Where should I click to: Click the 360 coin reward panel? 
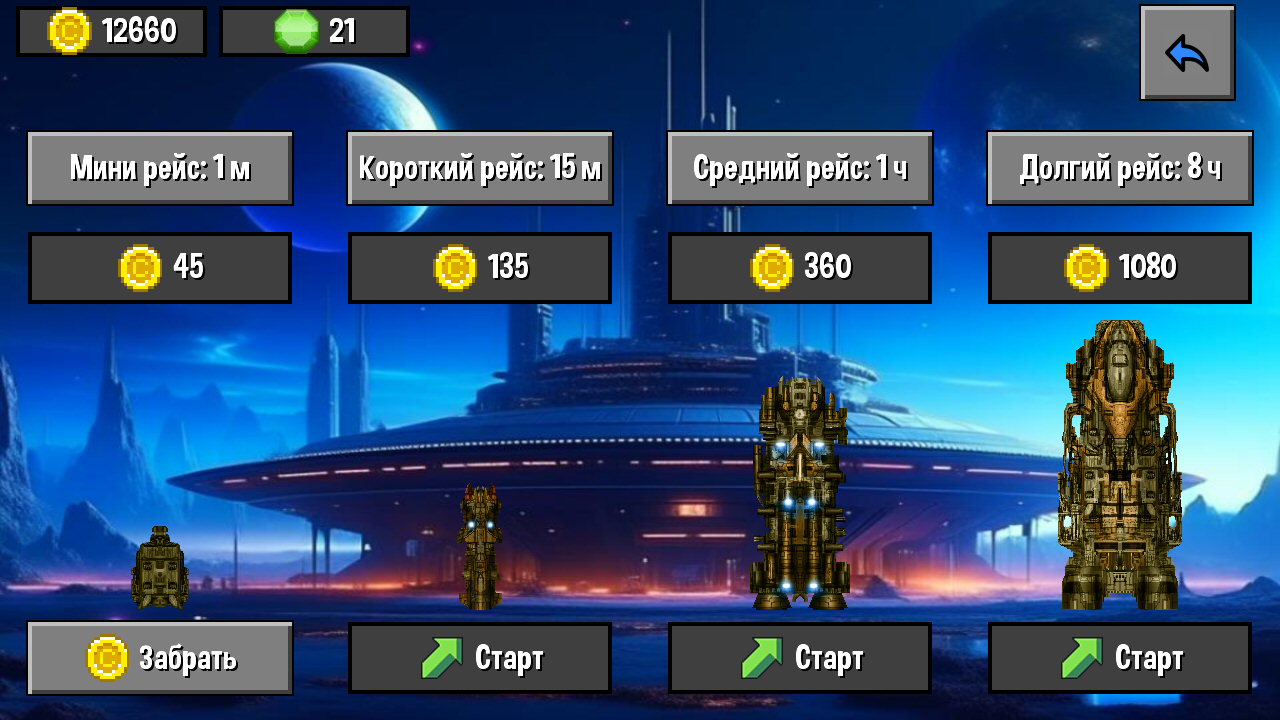(x=799, y=267)
